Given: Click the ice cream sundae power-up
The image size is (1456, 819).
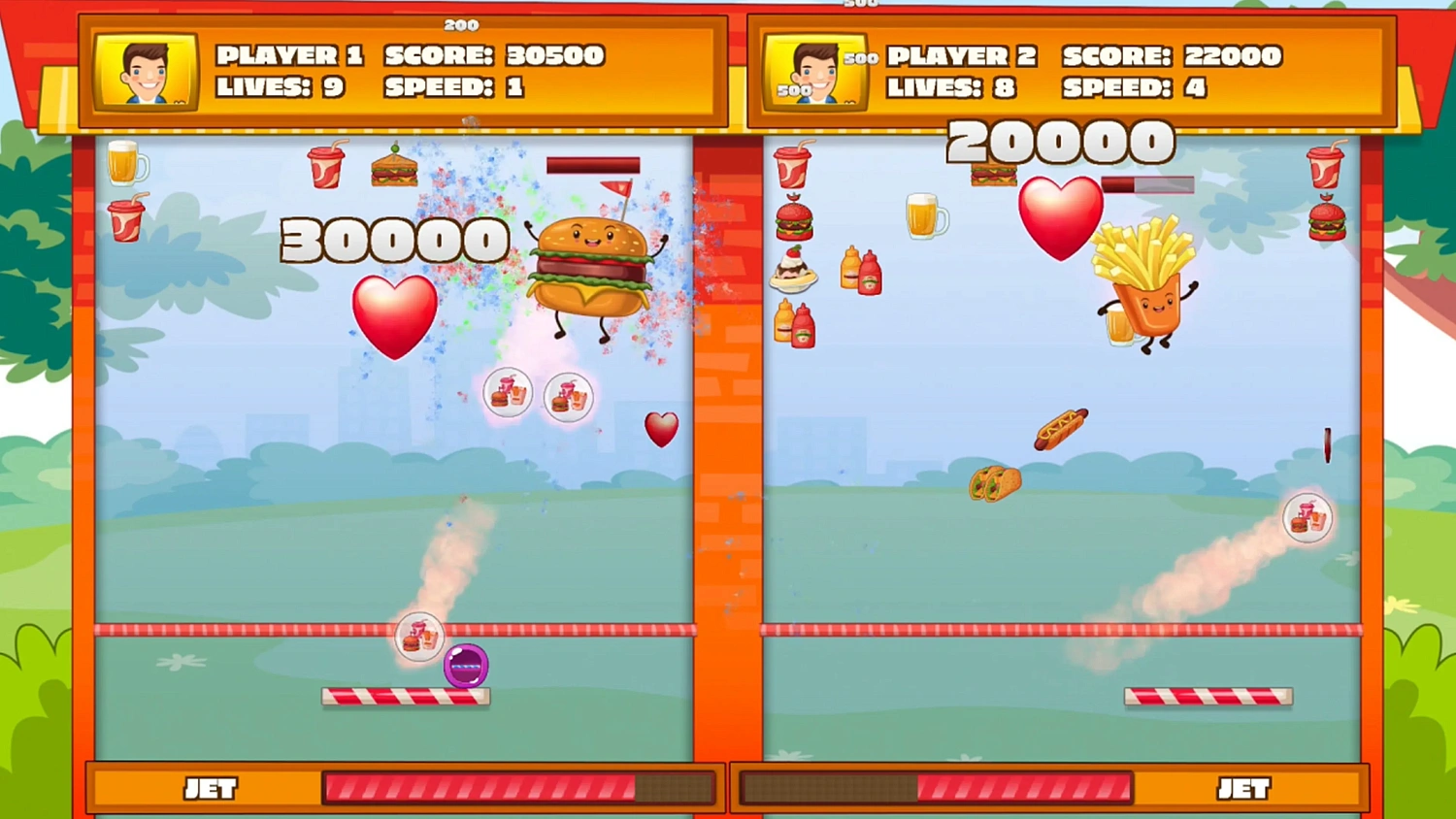Looking at the screenshot, I should click(x=794, y=274).
